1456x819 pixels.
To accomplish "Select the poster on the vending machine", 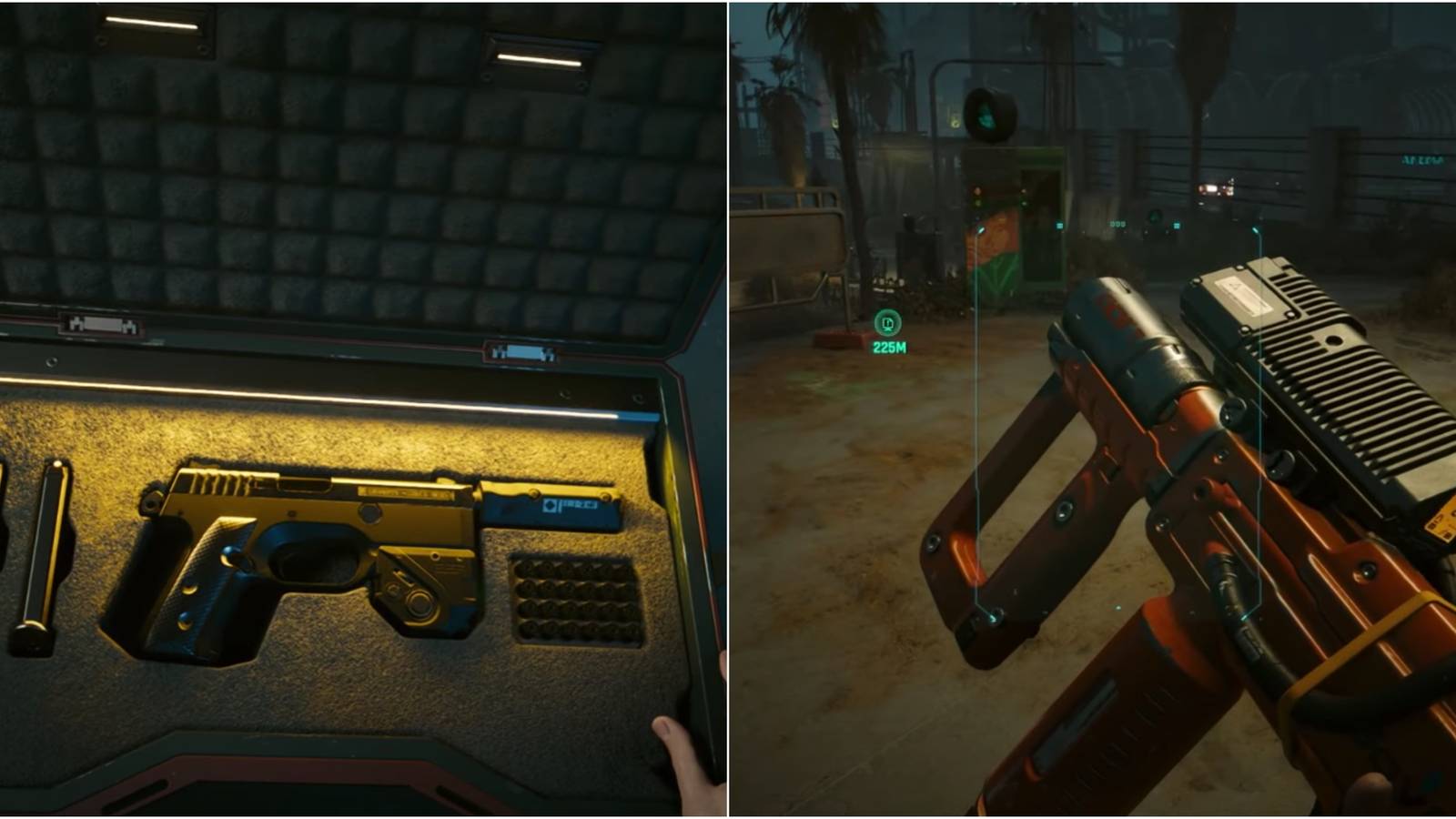I will click(x=992, y=243).
